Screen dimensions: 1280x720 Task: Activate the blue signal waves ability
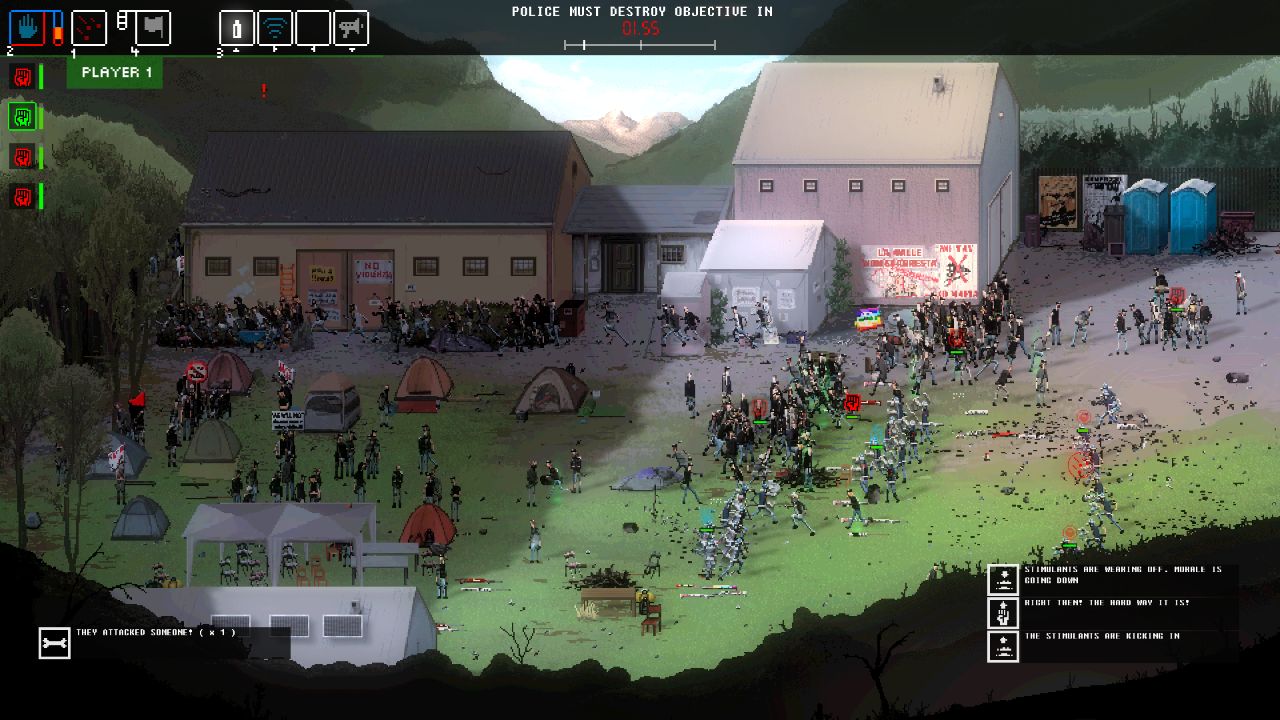(x=275, y=28)
